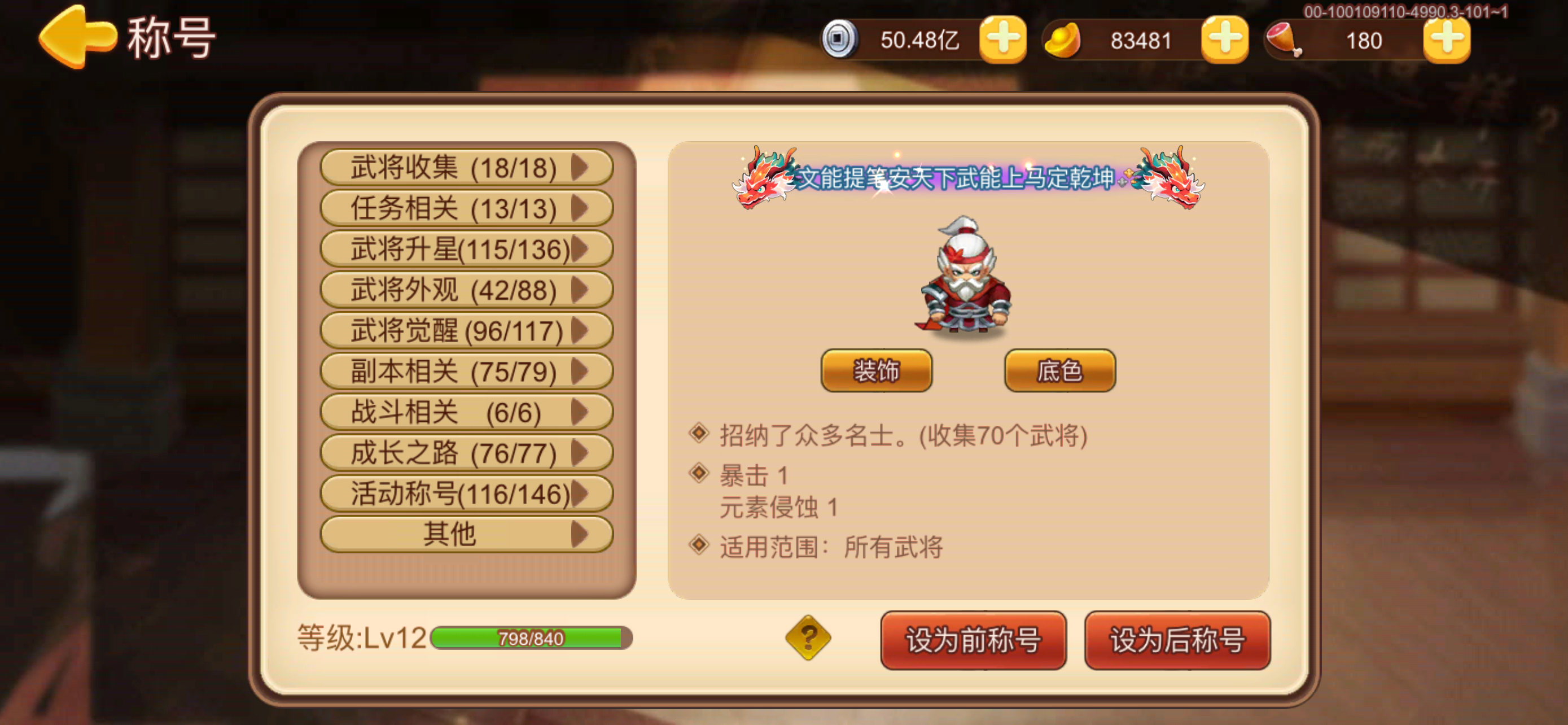This screenshot has height=725, width=1568.
Task: Click the Lv12 experience progress bar showing 798/840
Action: [529, 639]
